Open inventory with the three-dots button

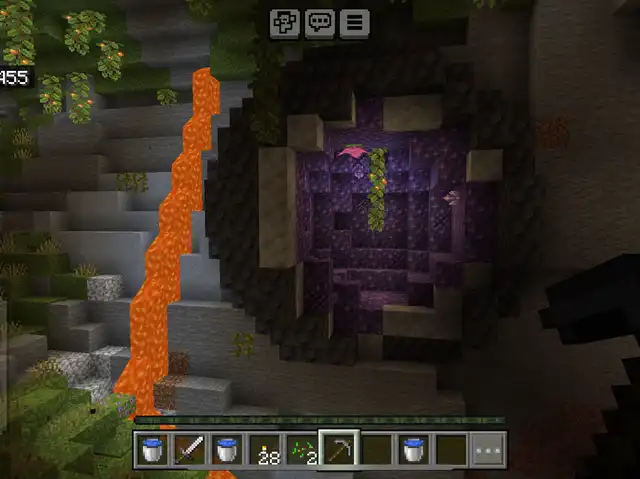[488, 450]
